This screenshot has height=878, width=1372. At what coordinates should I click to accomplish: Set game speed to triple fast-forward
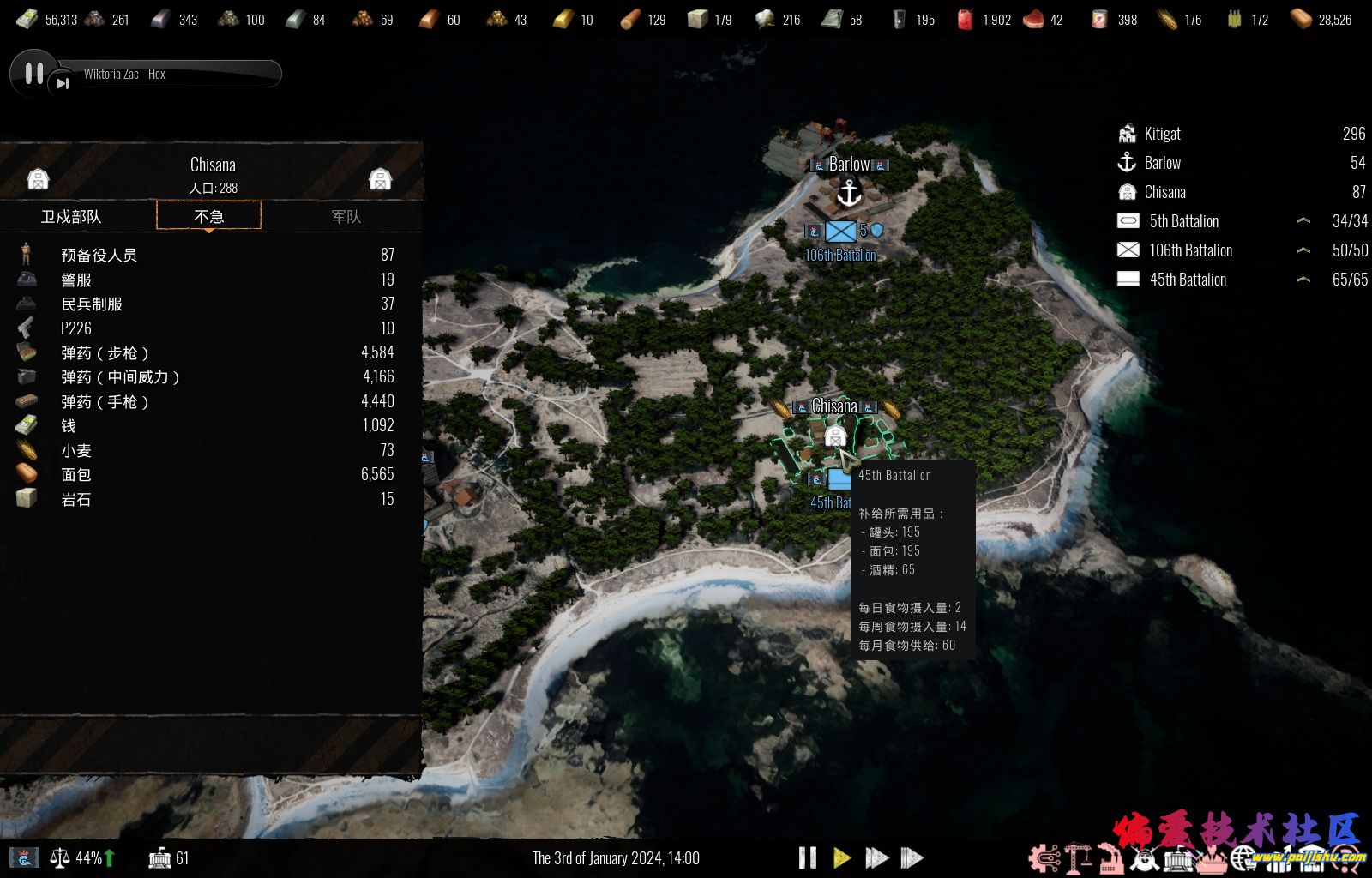pyautogui.click(x=912, y=857)
